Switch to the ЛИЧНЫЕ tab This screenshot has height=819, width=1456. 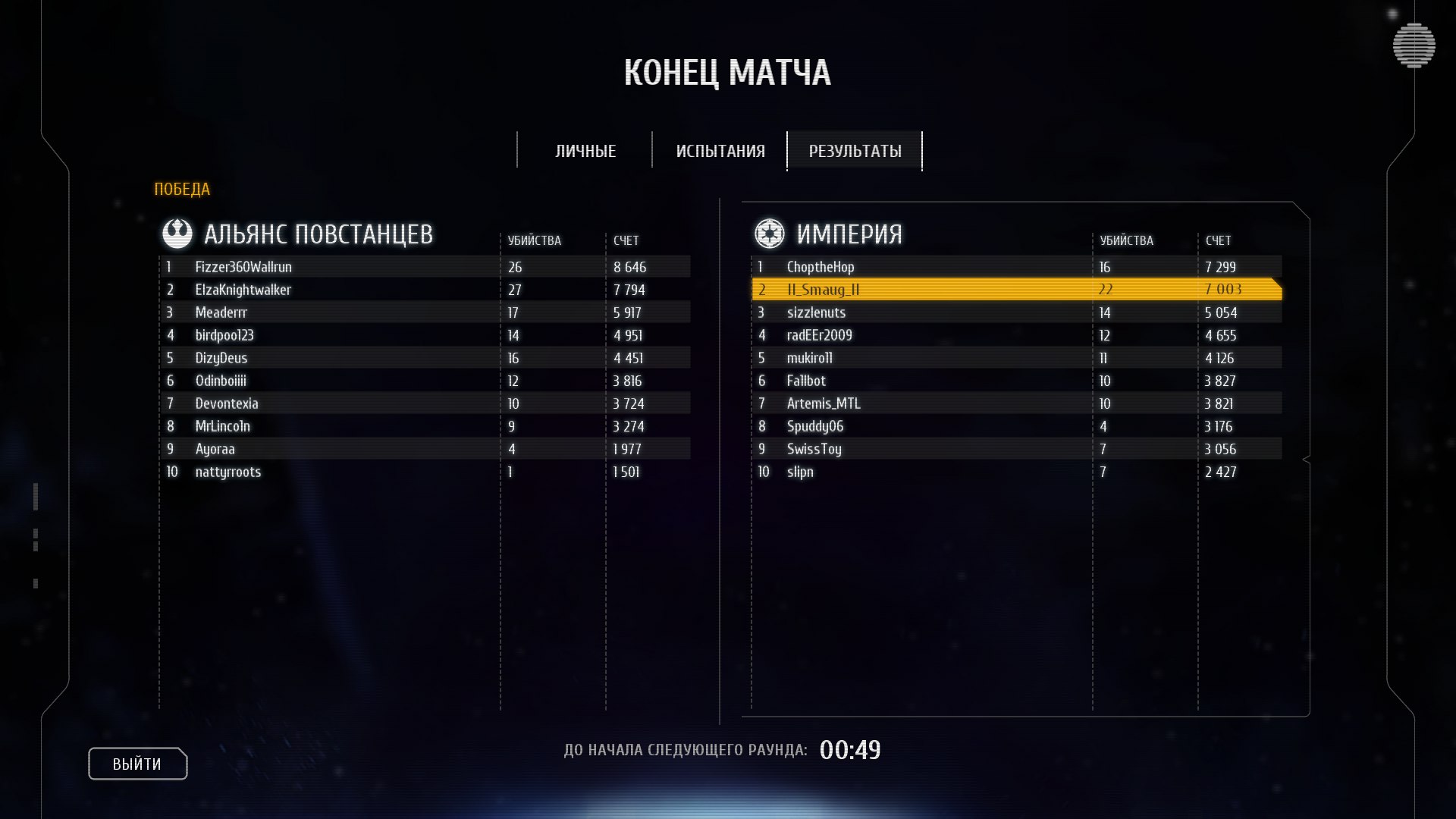[x=585, y=151]
